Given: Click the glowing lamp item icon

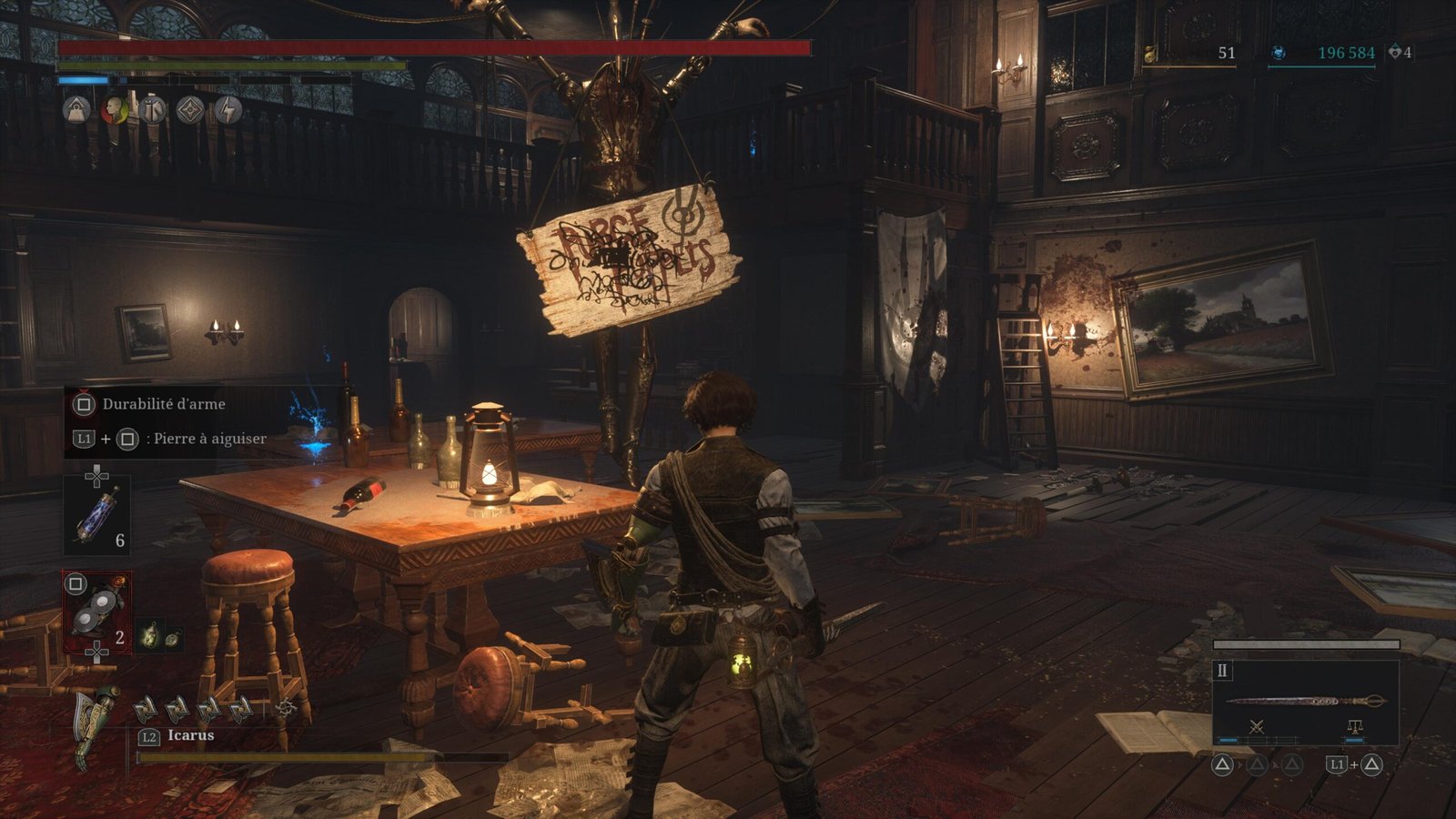Looking at the screenshot, I should [149, 636].
